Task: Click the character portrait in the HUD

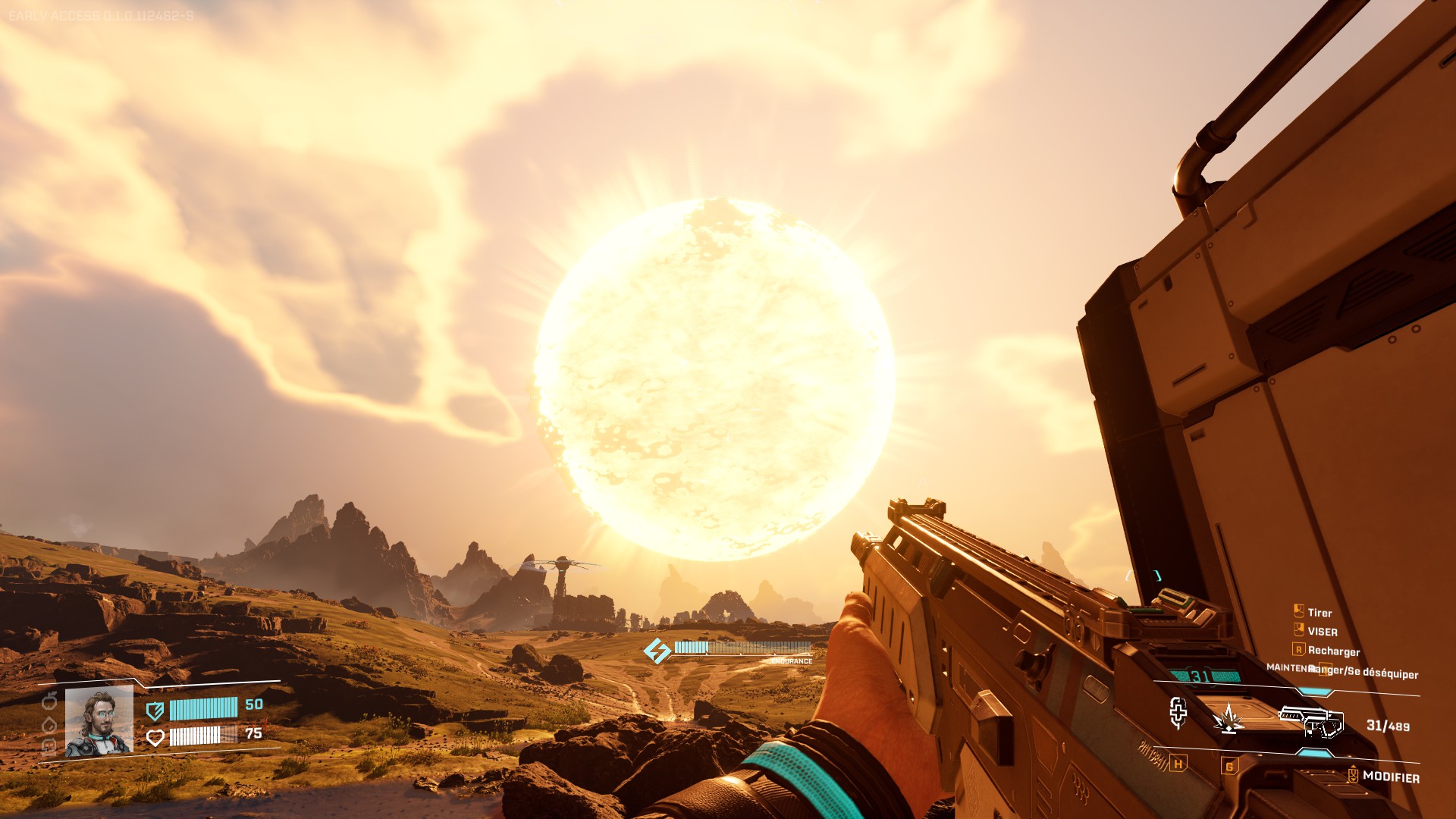Action: [x=99, y=721]
